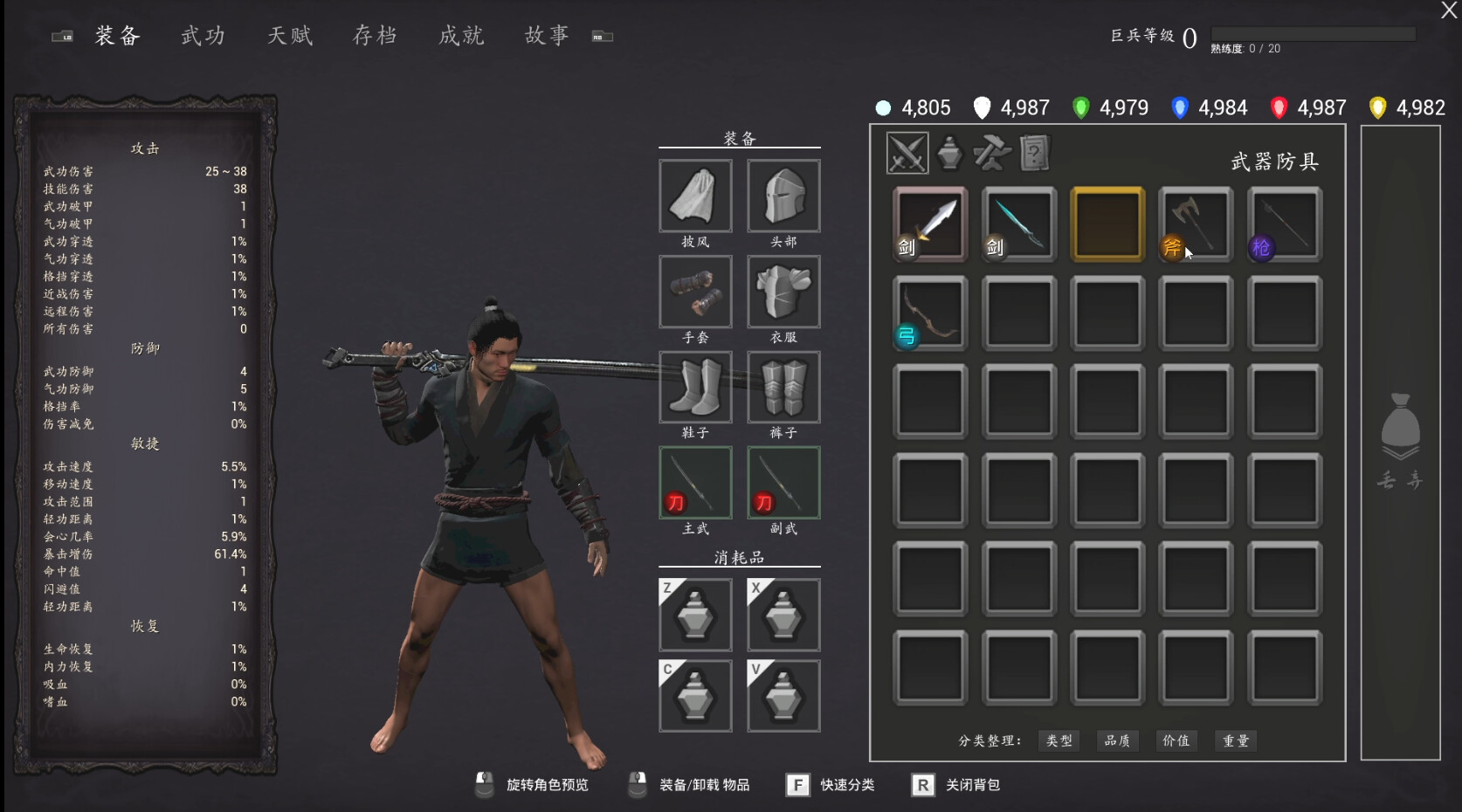Select the cyan sword marked 剑
The height and width of the screenshot is (812, 1462).
(1018, 224)
